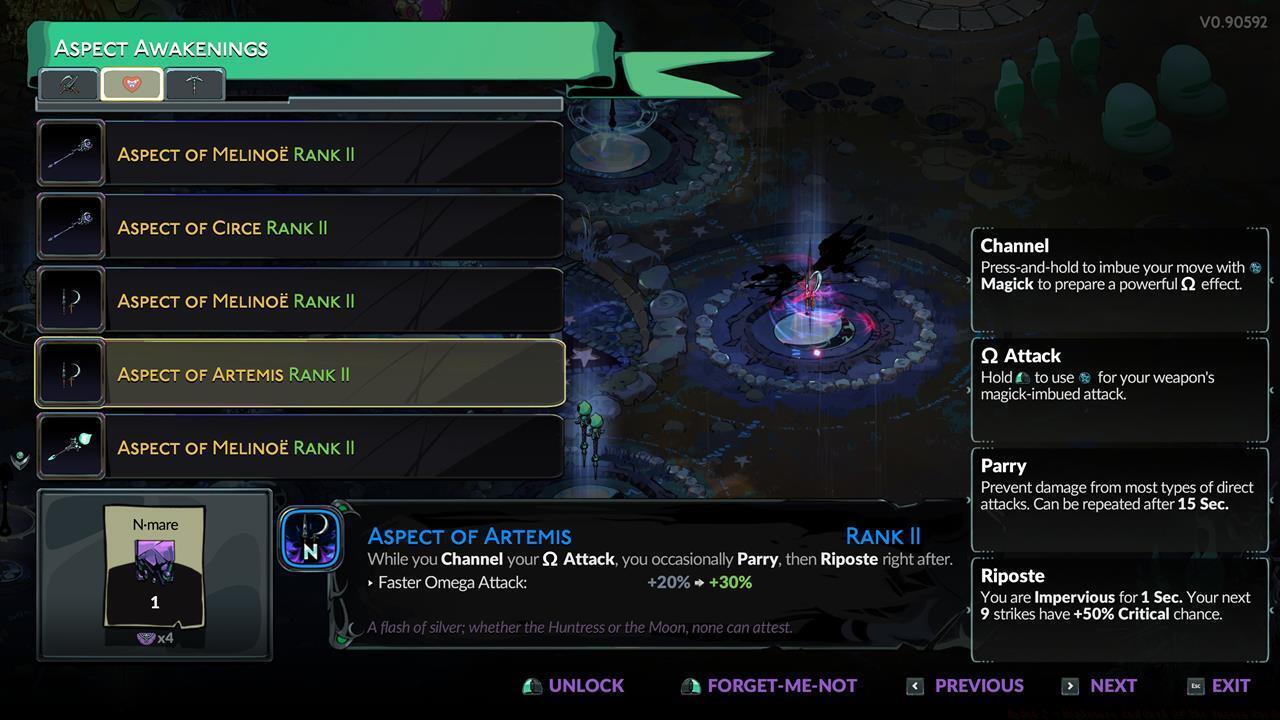The image size is (1280, 720).
Task: Click the glowing axe icon on the bottom aspect
Action: pyautogui.click(x=70, y=446)
